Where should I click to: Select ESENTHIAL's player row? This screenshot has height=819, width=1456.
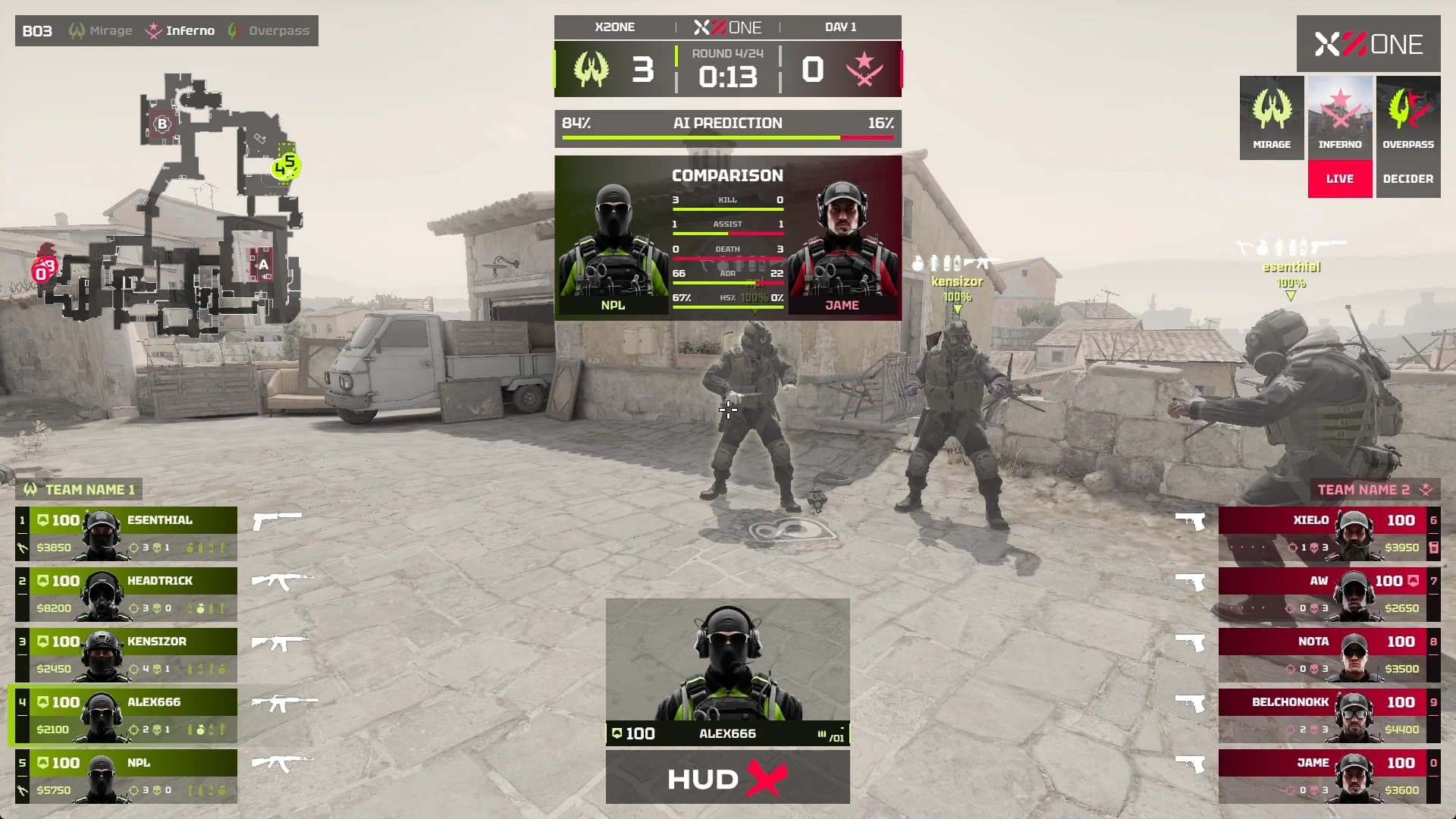coord(126,533)
